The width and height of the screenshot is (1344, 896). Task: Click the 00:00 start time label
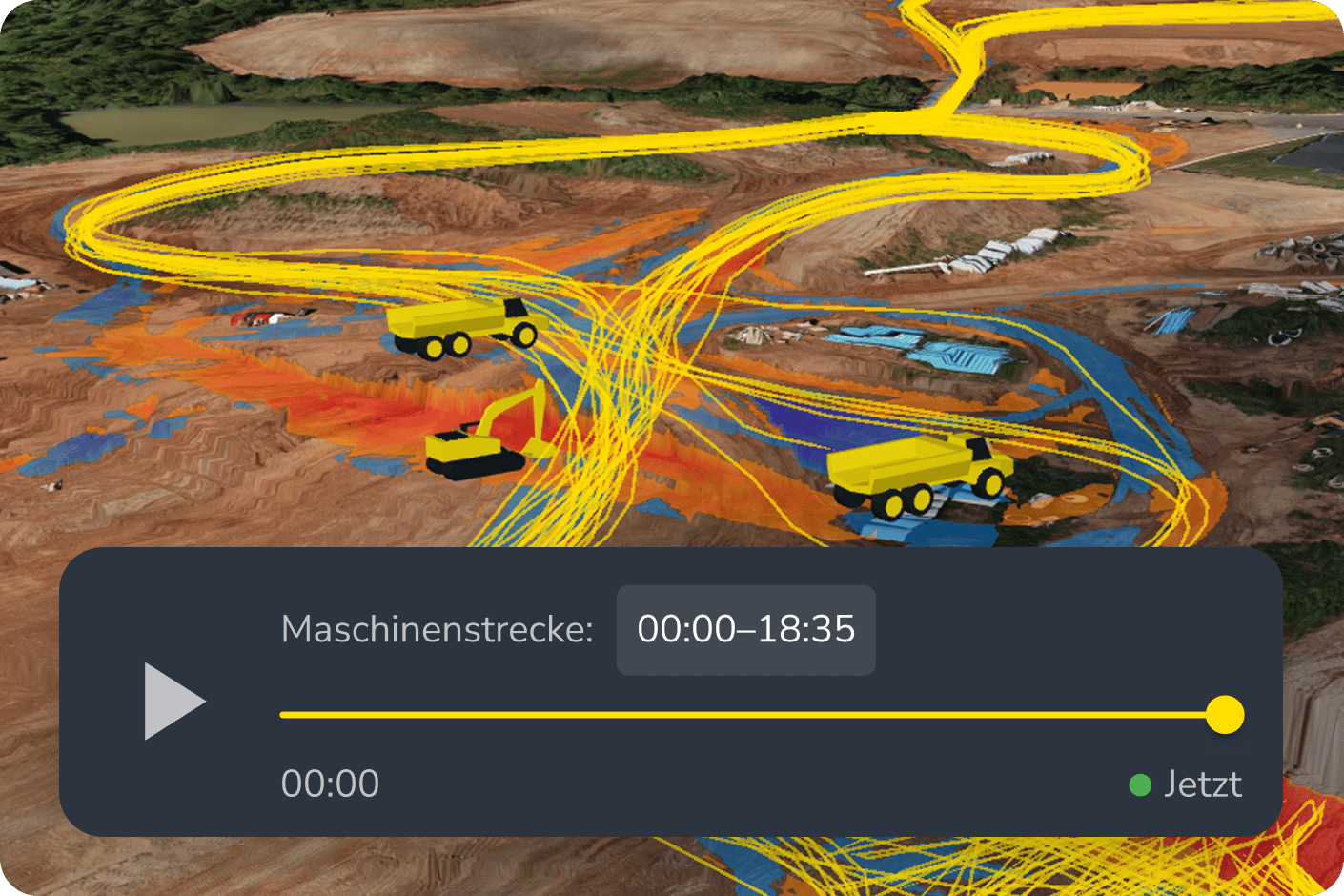click(330, 784)
